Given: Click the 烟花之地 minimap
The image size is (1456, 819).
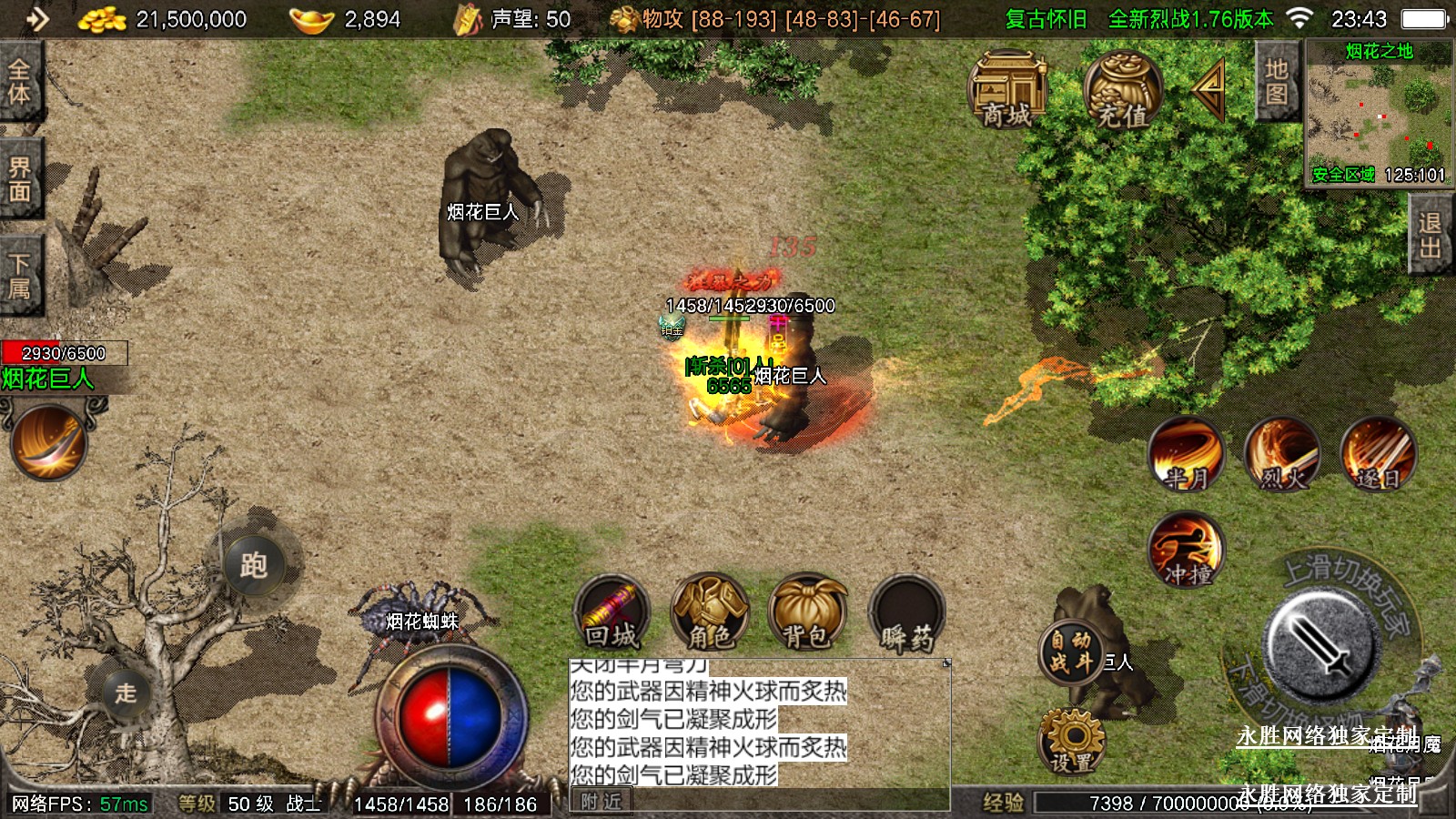Looking at the screenshot, I should click(x=1379, y=114).
